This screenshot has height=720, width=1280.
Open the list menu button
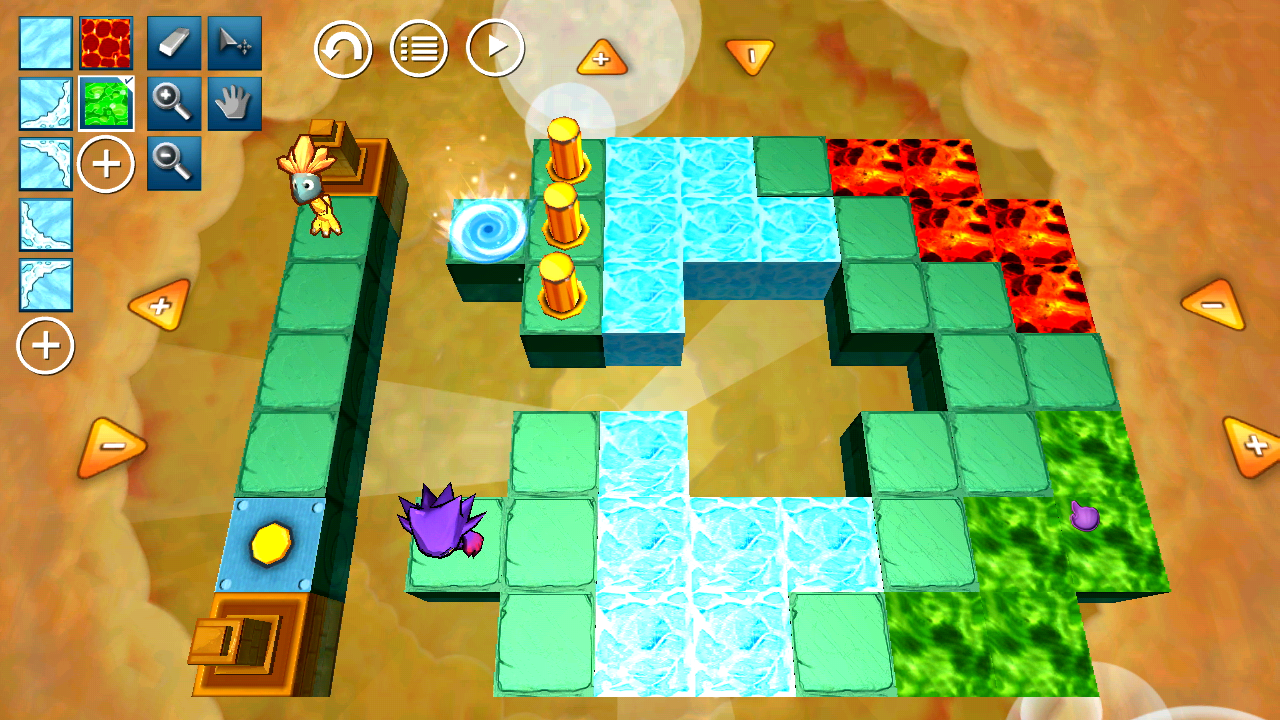click(x=419, y=49)
